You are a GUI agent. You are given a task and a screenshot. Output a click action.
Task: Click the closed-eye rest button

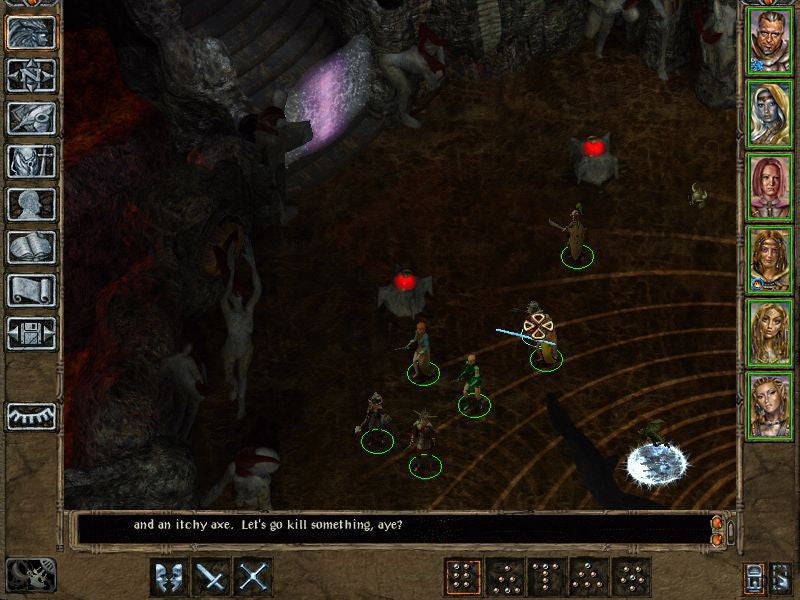31,415
